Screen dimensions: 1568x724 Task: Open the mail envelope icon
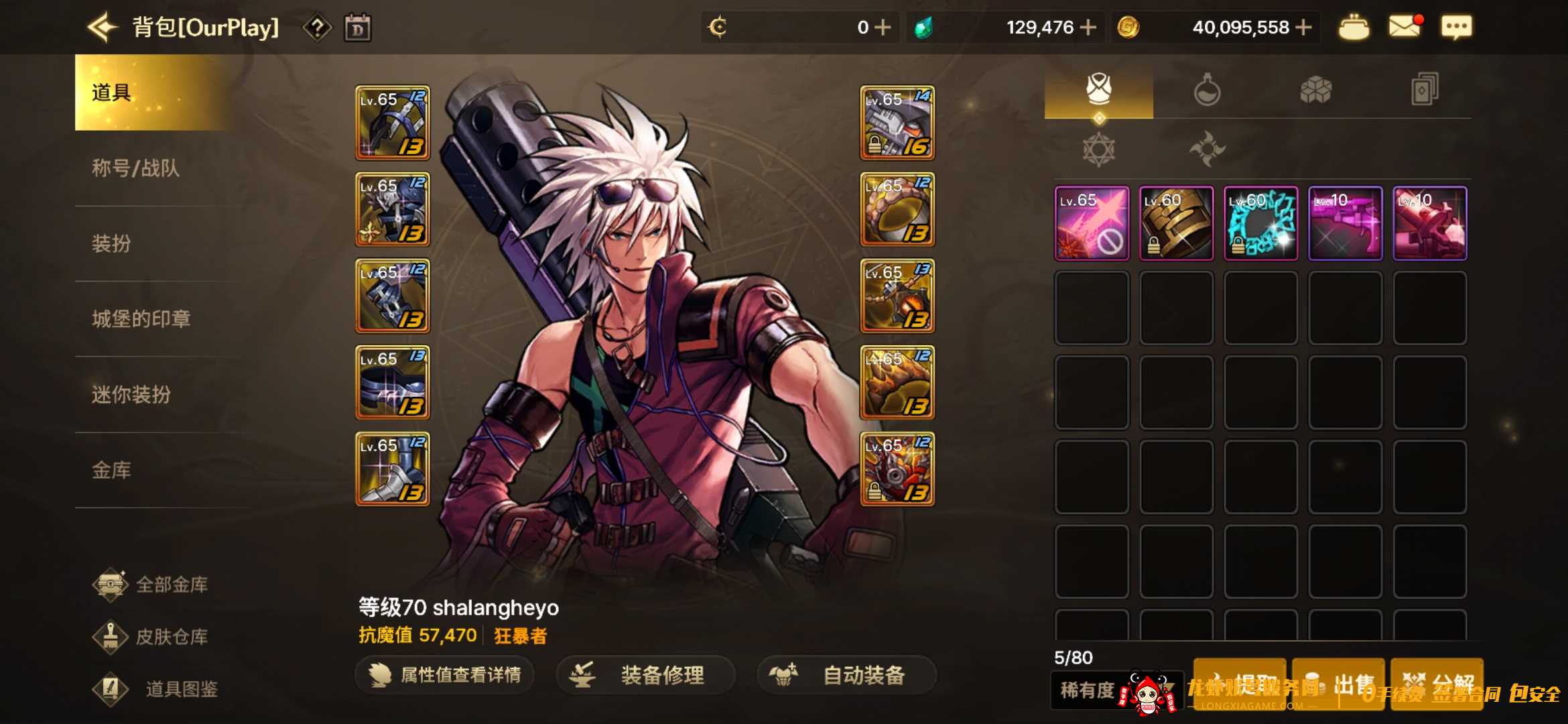pos(1404,27)
